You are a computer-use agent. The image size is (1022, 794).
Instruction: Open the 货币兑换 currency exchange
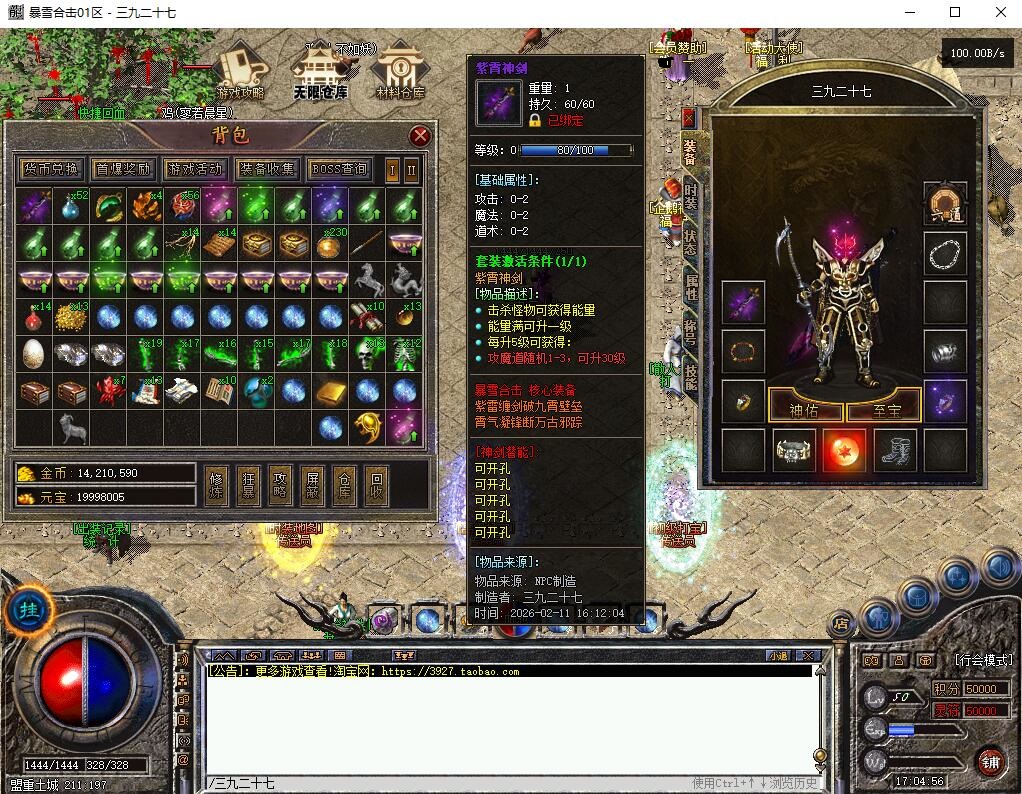click(51, 169)
